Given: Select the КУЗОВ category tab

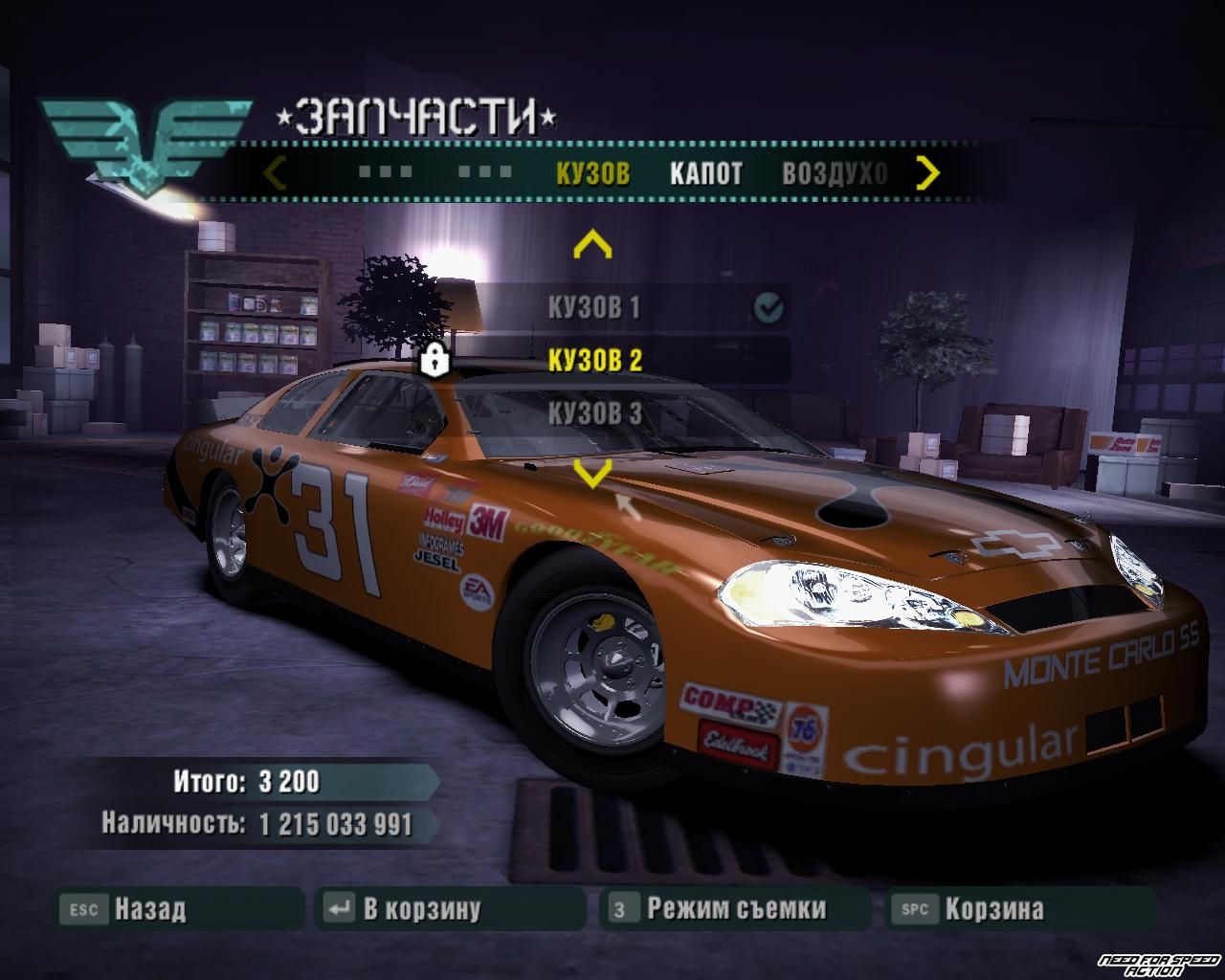Looking at the screenshot, I should [592, 173].
